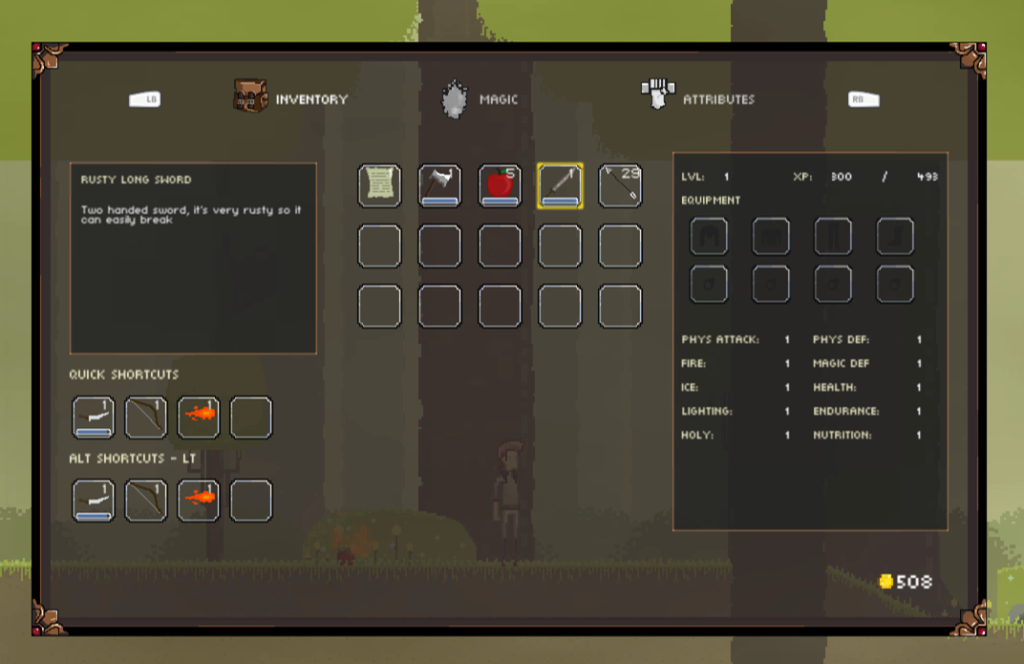Select the arrows stack of 29
Image resolution: width=1024 pixels, height=664 pixels.
[x=620, y=186]
